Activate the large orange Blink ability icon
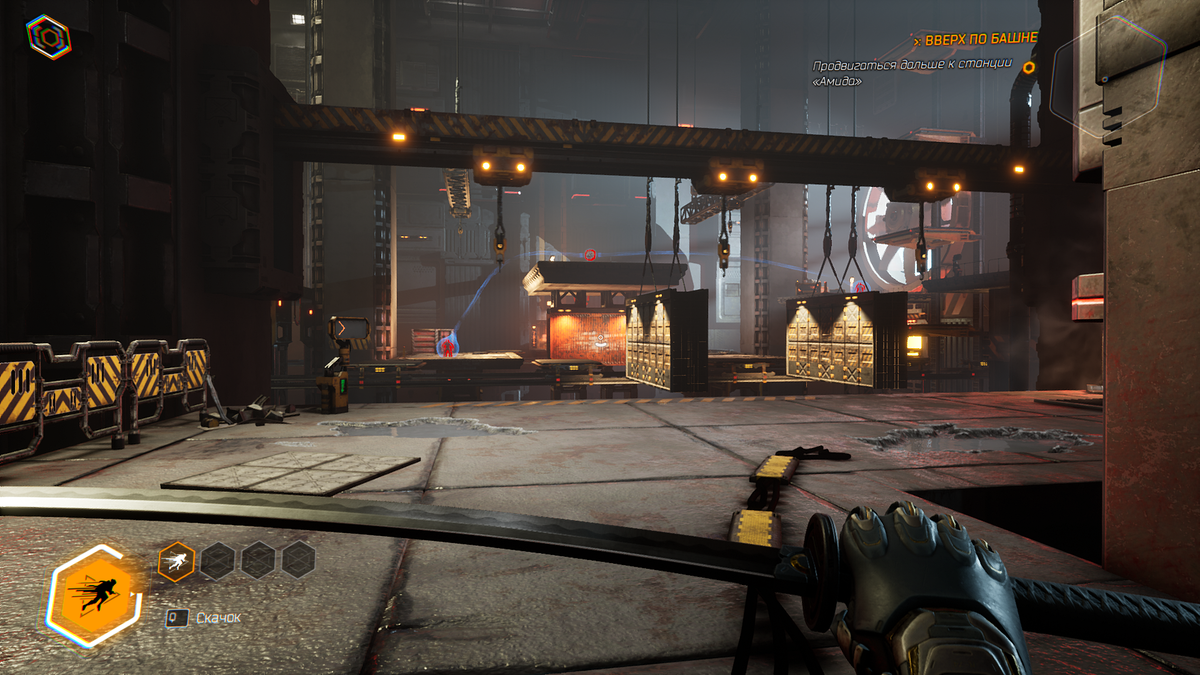Viewport: 1200px width, 675px height. click(x=95, y=596)
